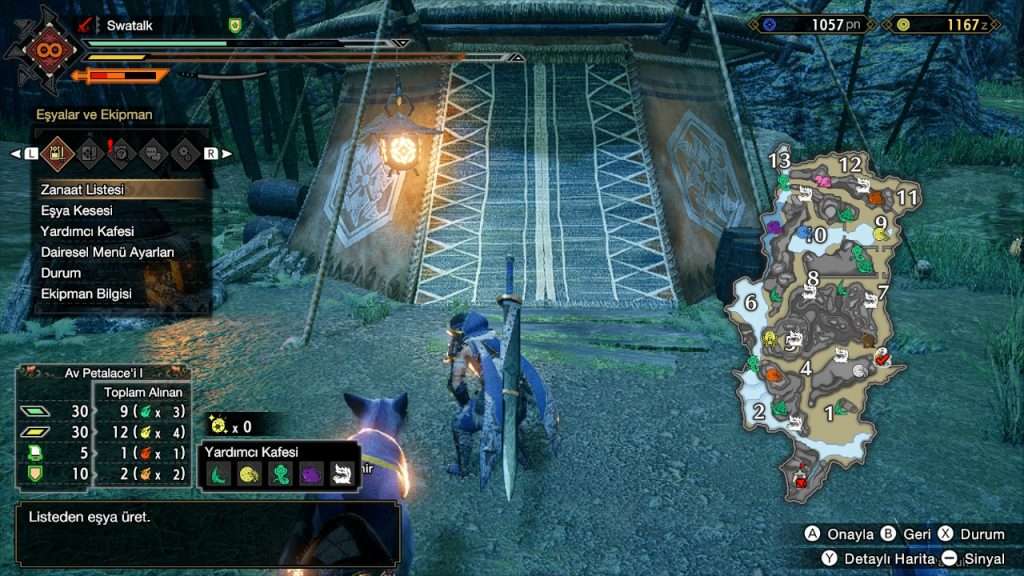Open the Yardımcı Kafesi menu entry
The width and height of the screenshot is (1024, 576).
coord(87,231)
